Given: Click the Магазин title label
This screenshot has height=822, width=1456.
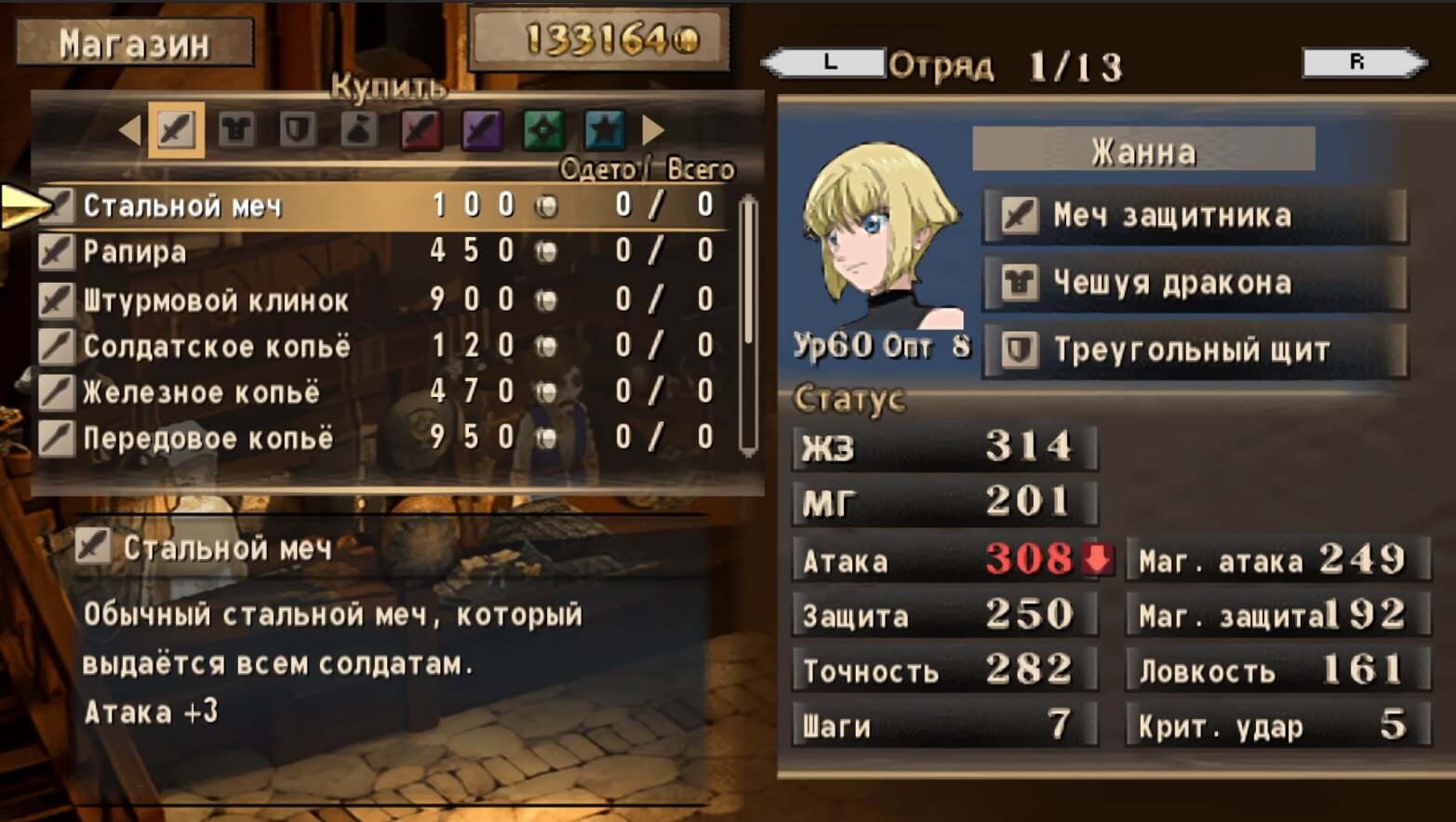Looking at the screenshot, I should (136, 42).
